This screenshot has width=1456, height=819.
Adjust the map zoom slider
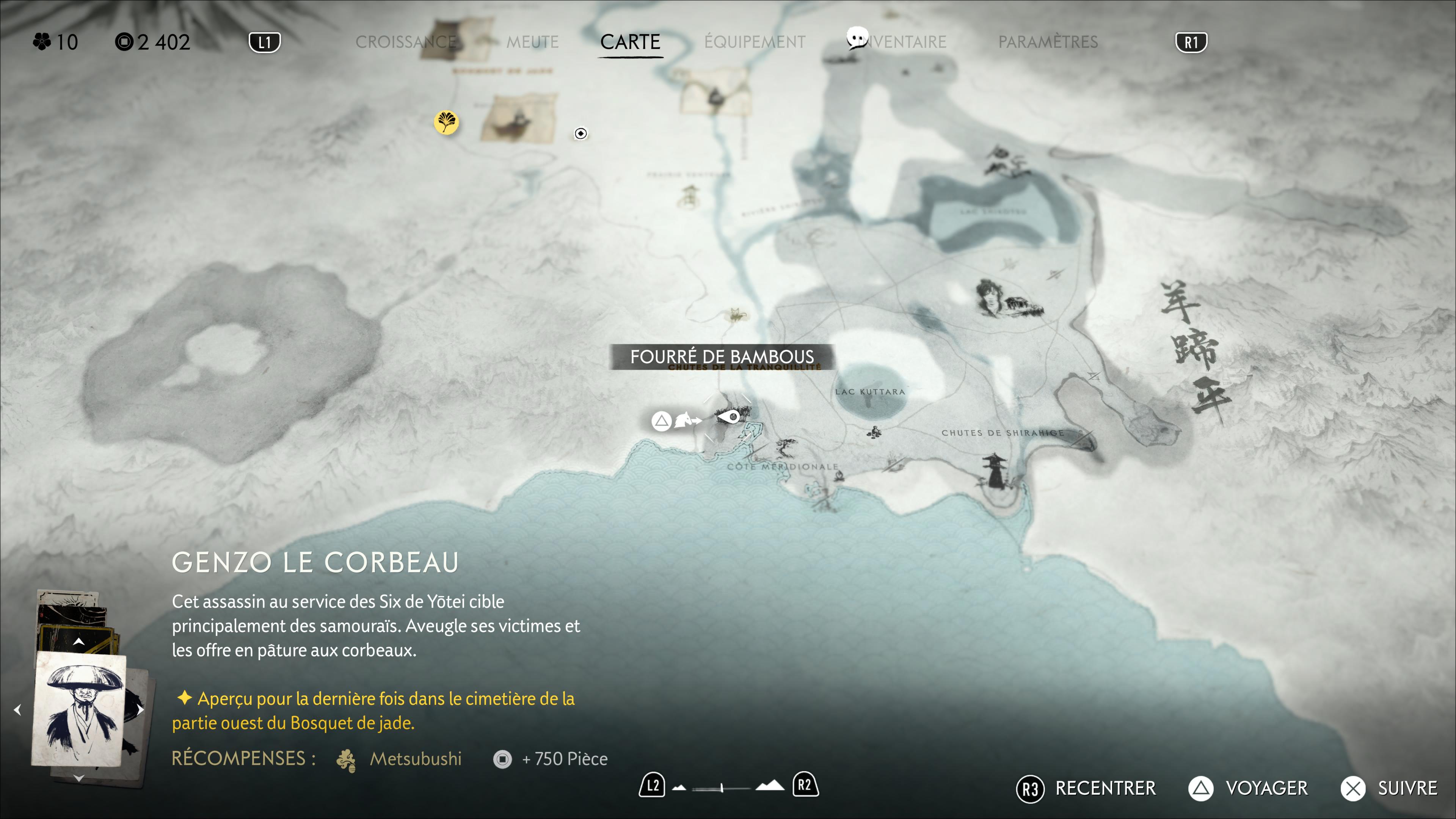point(722,788)
